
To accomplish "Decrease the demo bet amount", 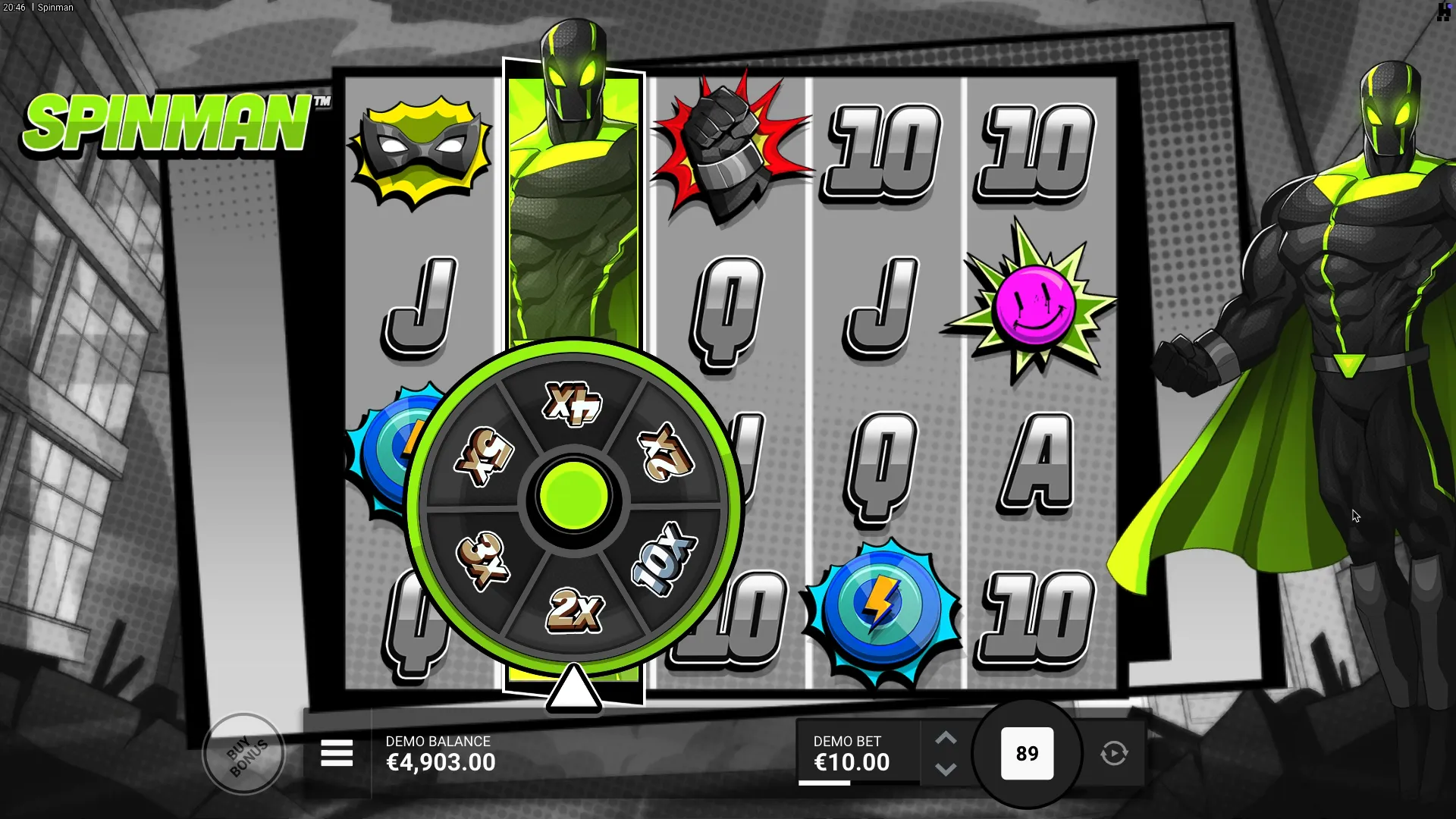I will coord(945,769).
